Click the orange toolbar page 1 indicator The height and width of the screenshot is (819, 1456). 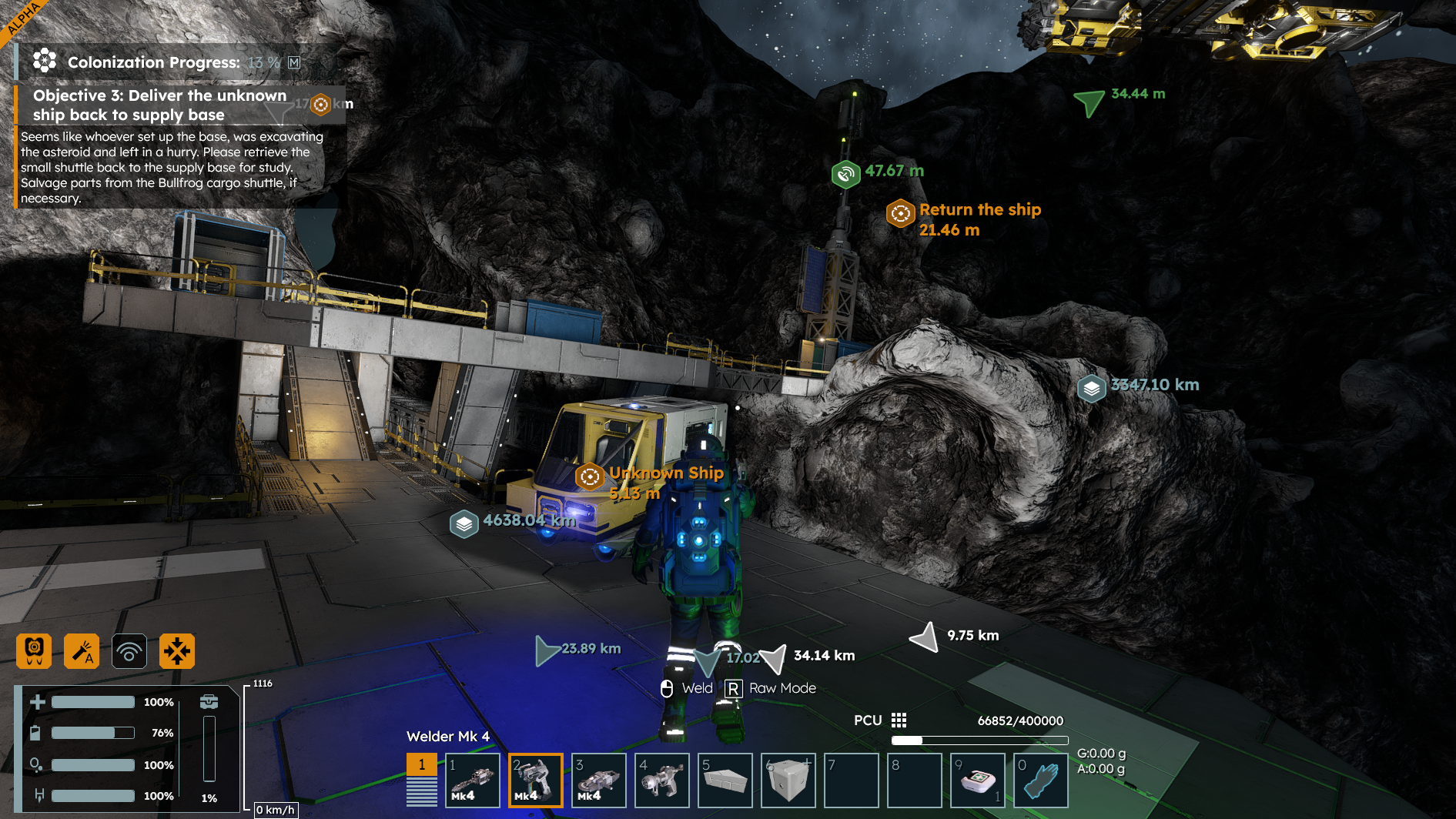421,764
